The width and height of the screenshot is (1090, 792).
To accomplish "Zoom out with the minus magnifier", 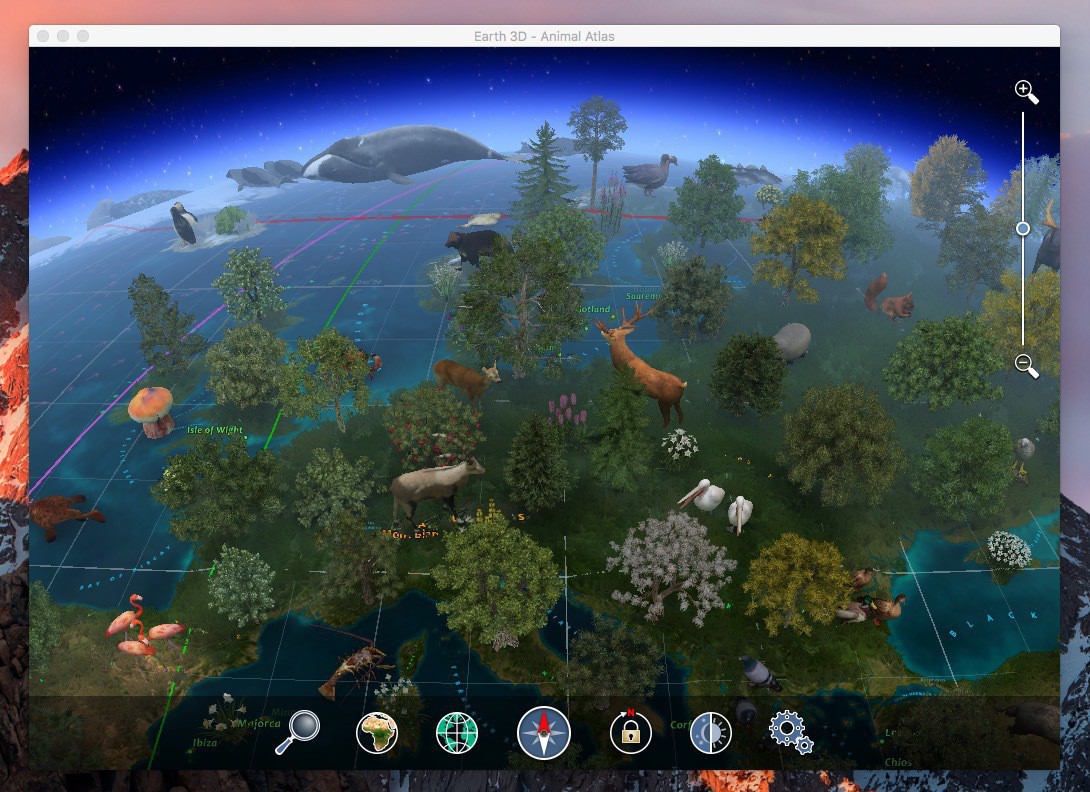I will click(x=1025, y=364).
